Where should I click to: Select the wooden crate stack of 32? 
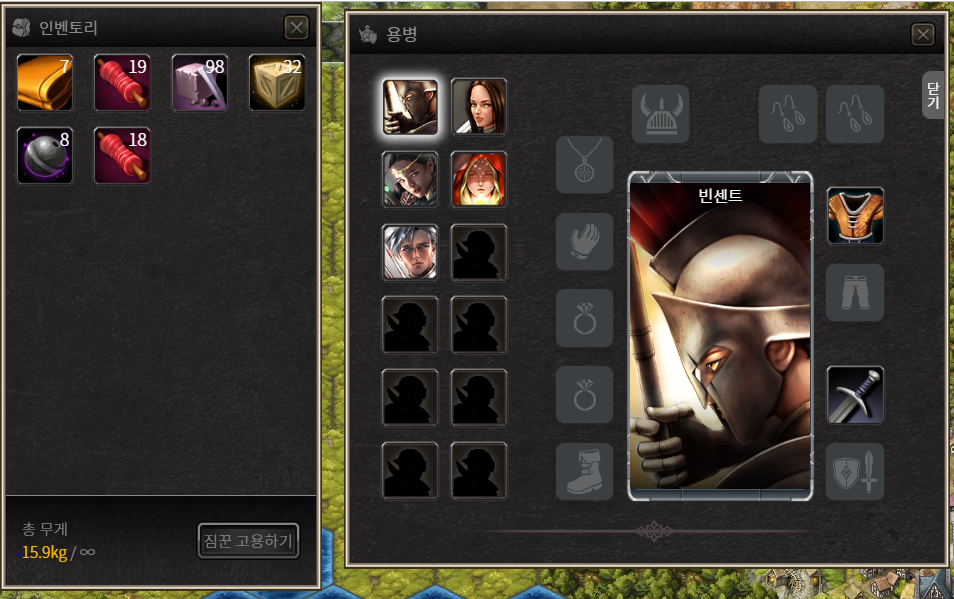[x=277, y=82]
